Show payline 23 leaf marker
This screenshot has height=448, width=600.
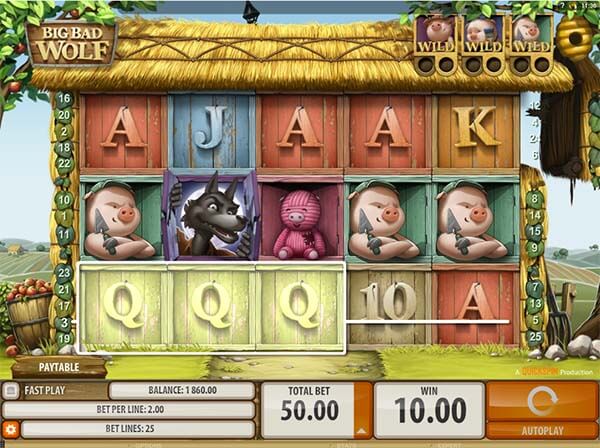[64, 271]
